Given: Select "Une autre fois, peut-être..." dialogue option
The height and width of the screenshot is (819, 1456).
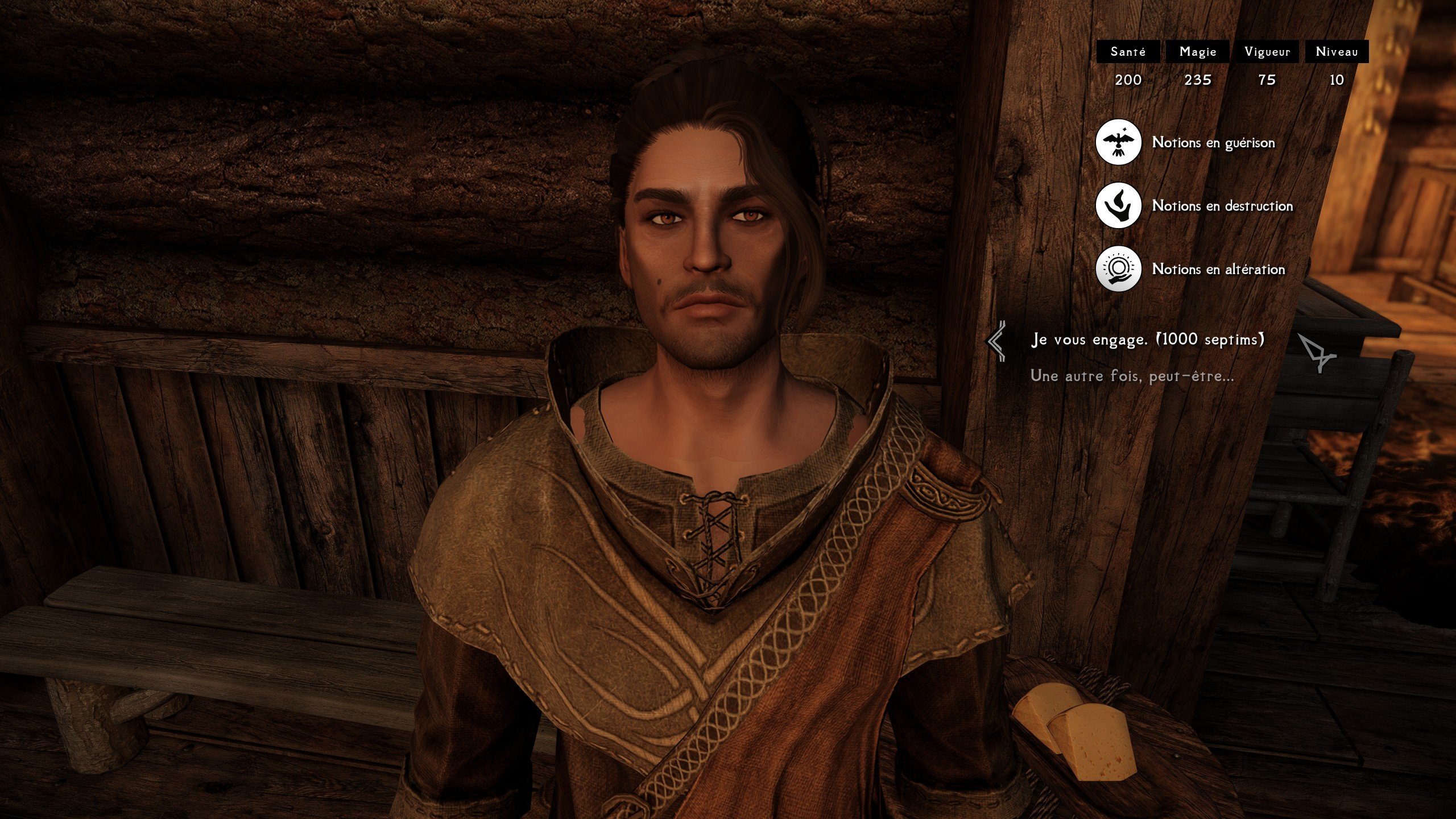Looking at the screenshot, I should [x=1132, y=376].
